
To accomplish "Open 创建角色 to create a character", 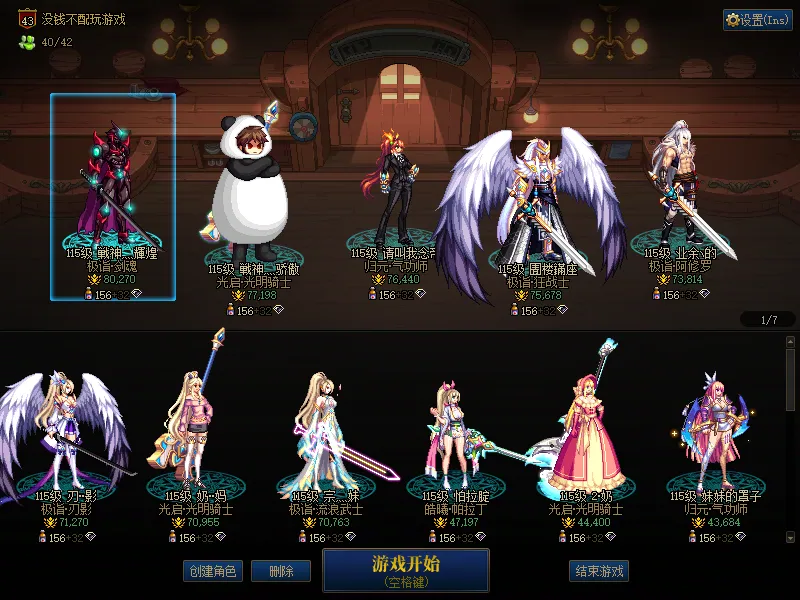I will pos(212,571).
